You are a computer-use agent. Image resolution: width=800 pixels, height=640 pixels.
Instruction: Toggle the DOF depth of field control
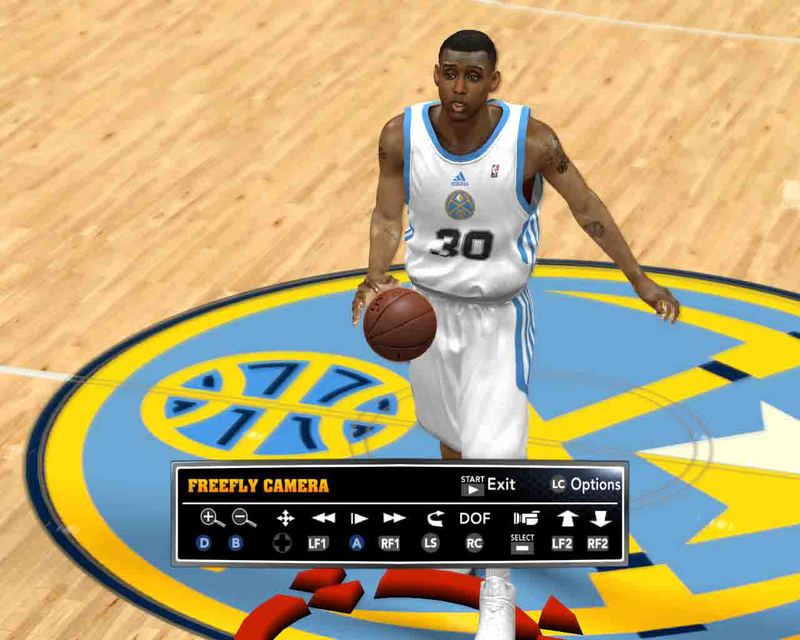click(474, 518)
